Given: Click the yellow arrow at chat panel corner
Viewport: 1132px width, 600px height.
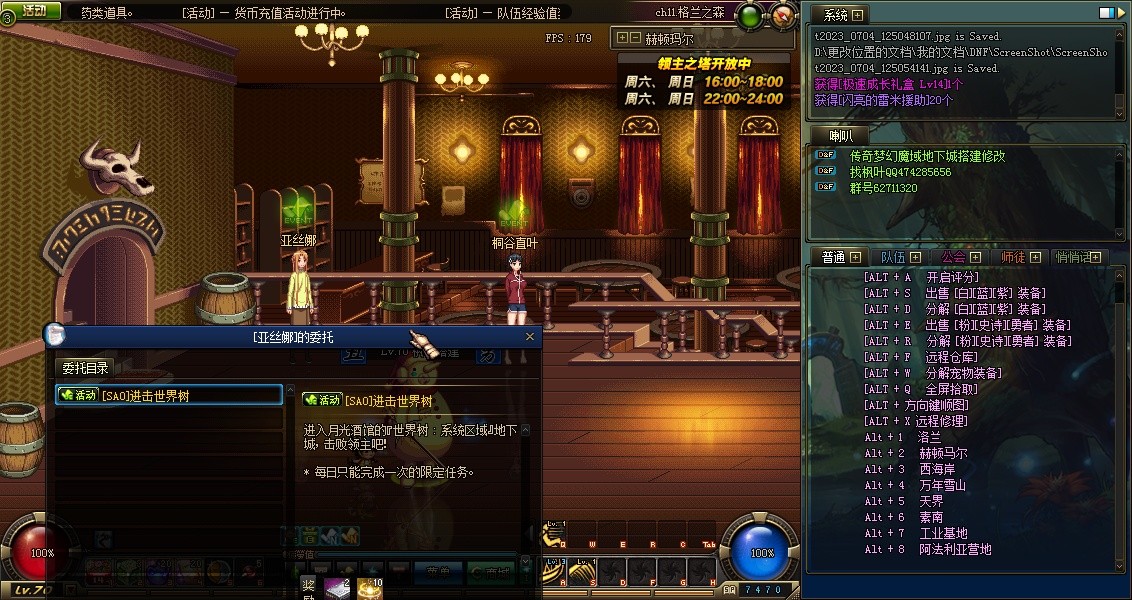Looking at the screenshot, I should coord(1122,13).
